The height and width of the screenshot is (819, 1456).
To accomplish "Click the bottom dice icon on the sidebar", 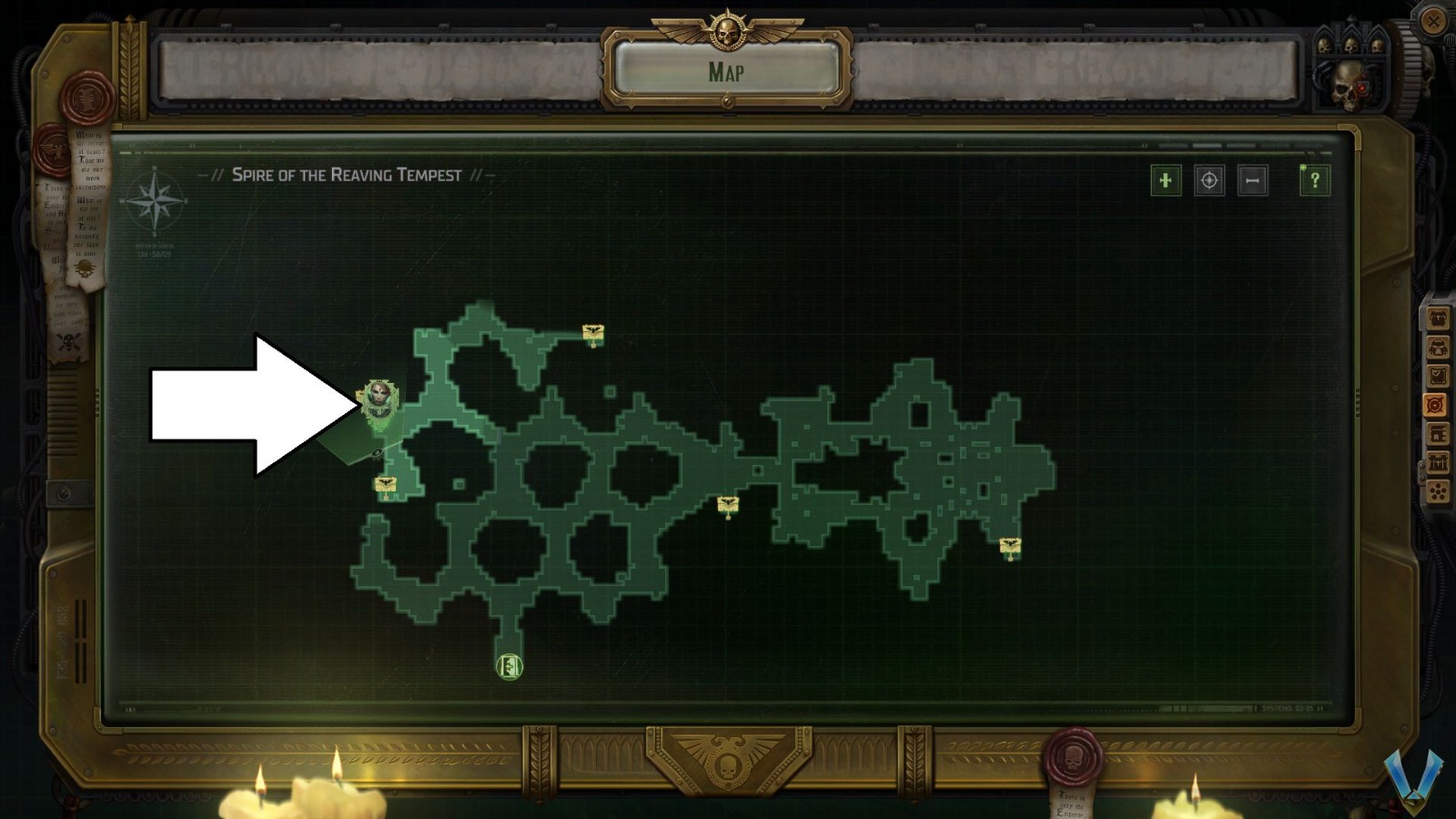I will point(1438,489).
